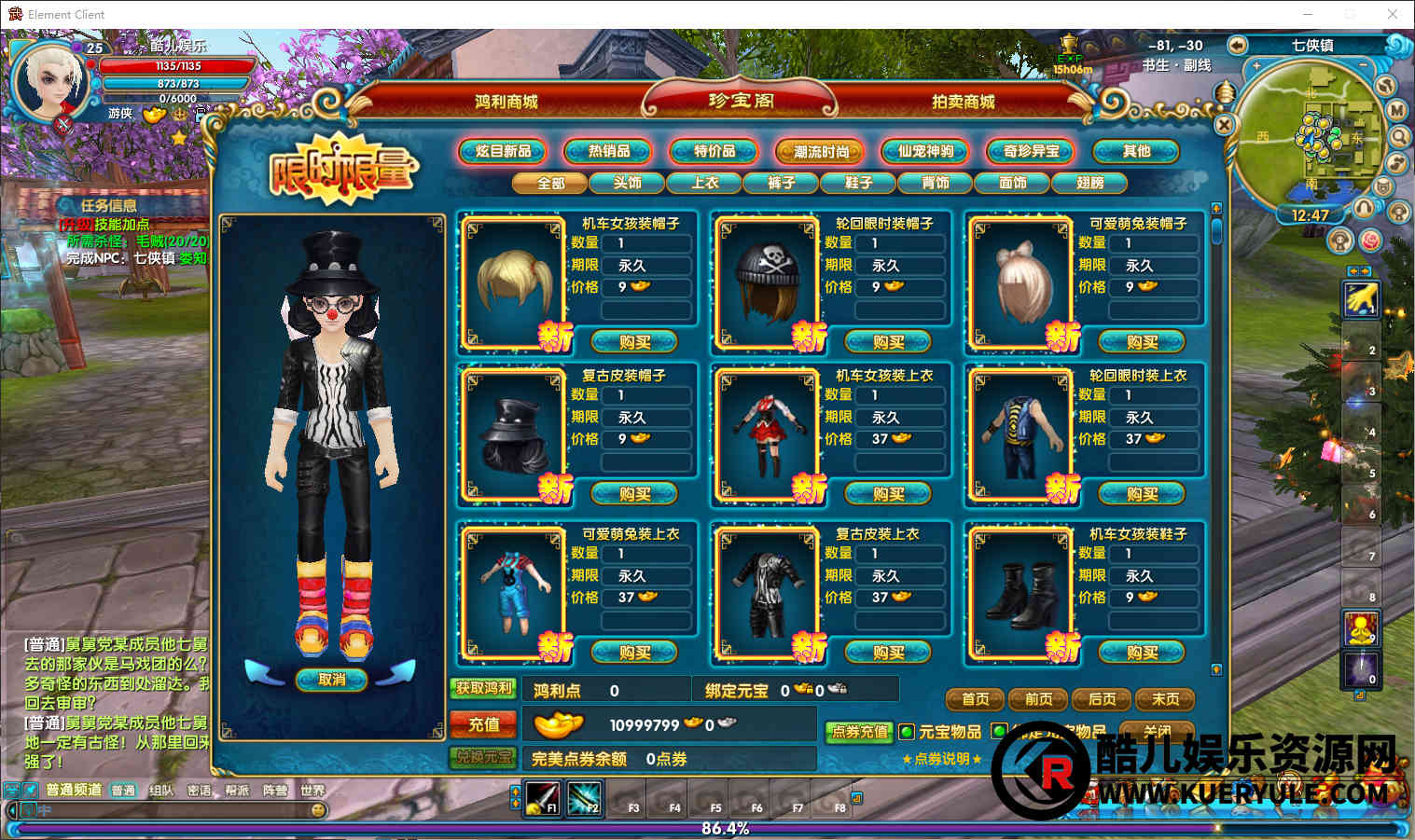Purchase the 复古皮装上衣 item
The image size is (1415, 840).
pos(888,653)
